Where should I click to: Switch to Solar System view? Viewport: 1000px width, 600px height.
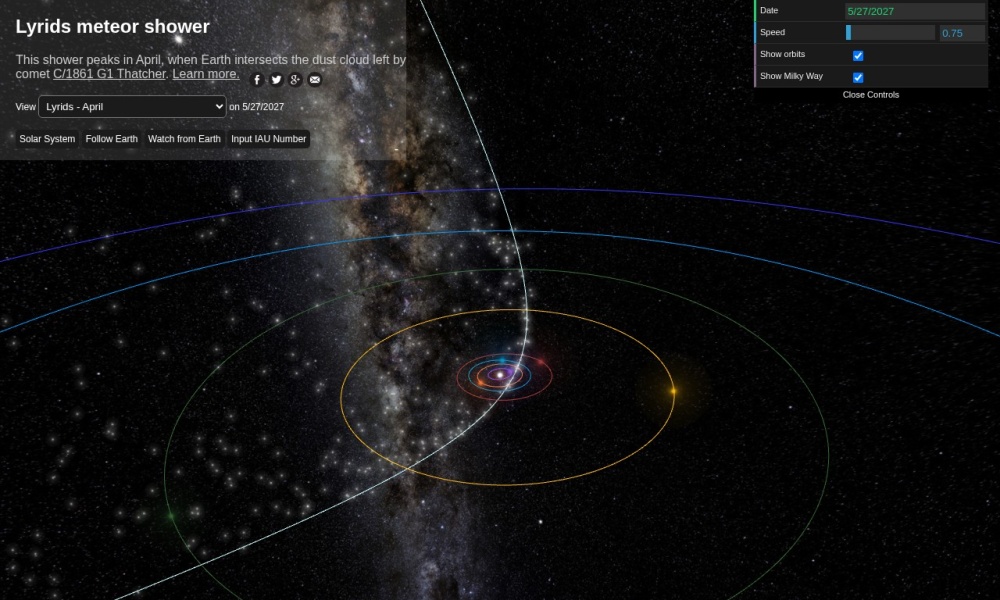point(47,139)
